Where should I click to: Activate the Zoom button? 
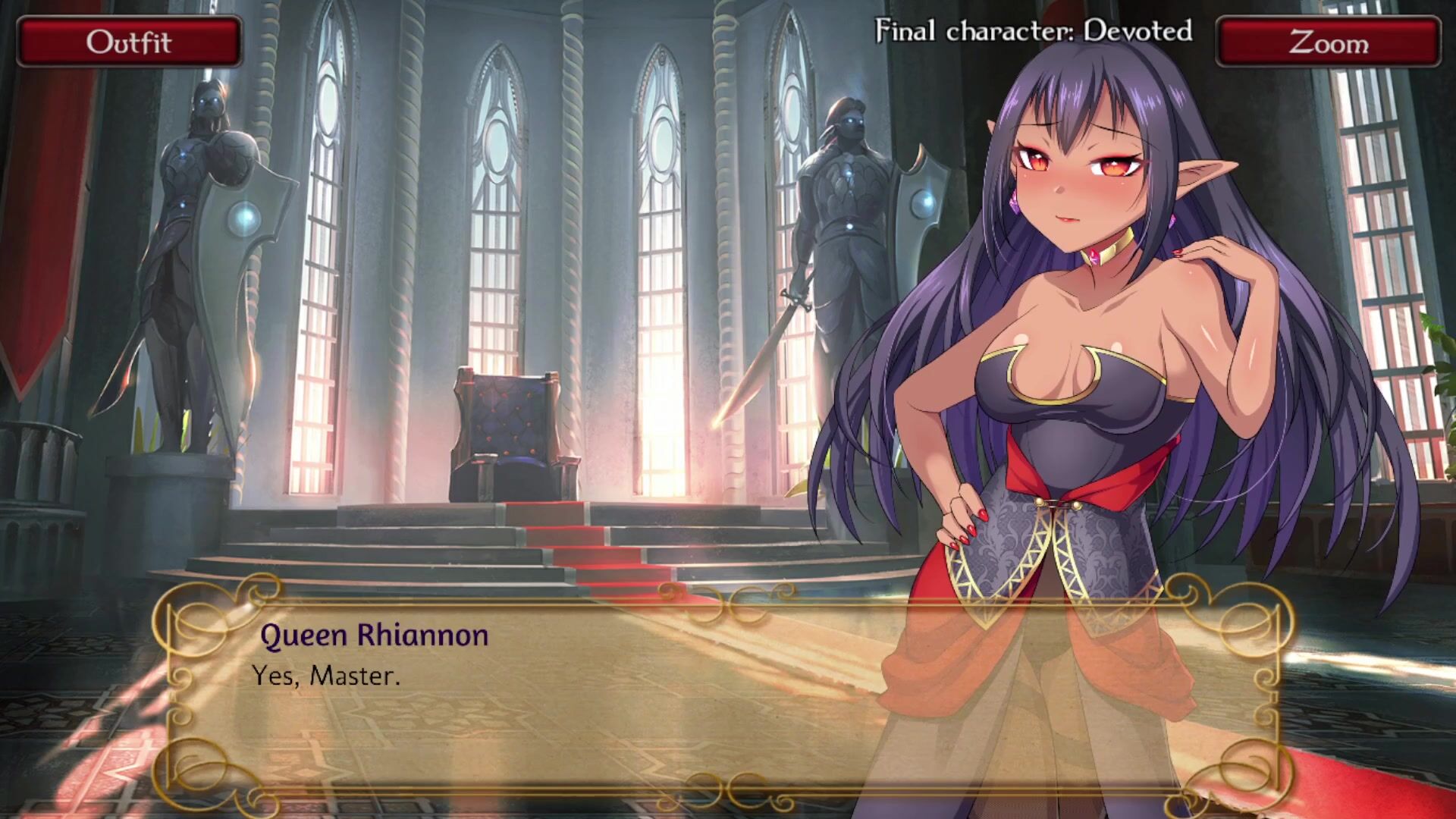point(1328,42)
